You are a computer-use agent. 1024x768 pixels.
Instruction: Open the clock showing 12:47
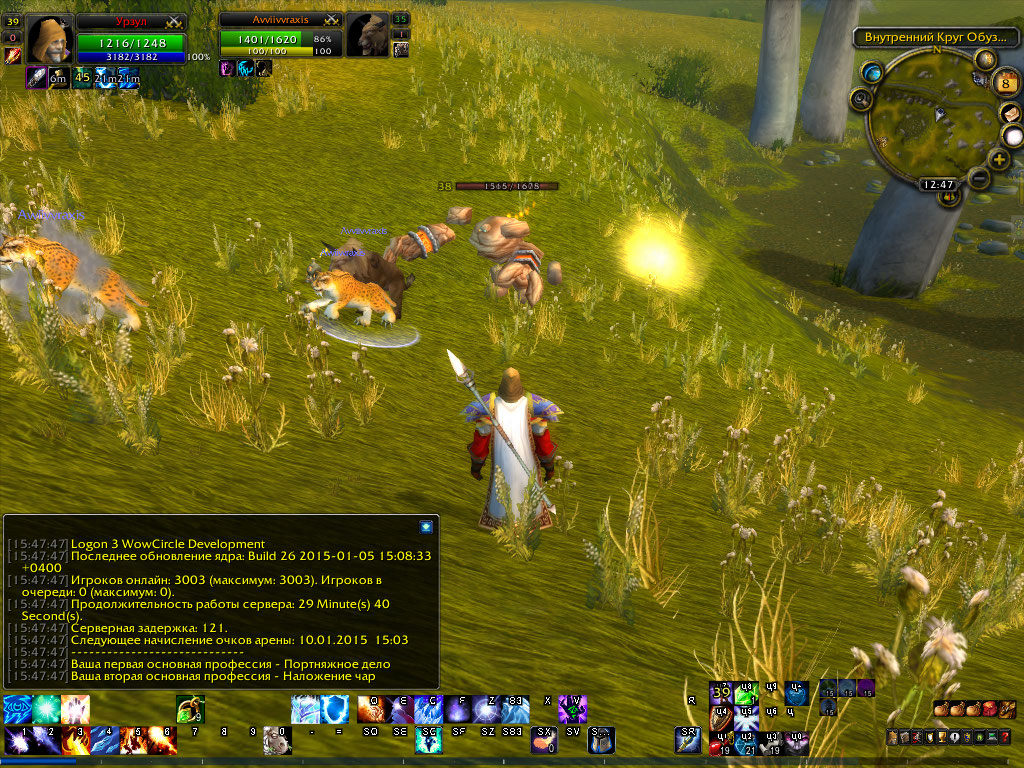point(937,185)
